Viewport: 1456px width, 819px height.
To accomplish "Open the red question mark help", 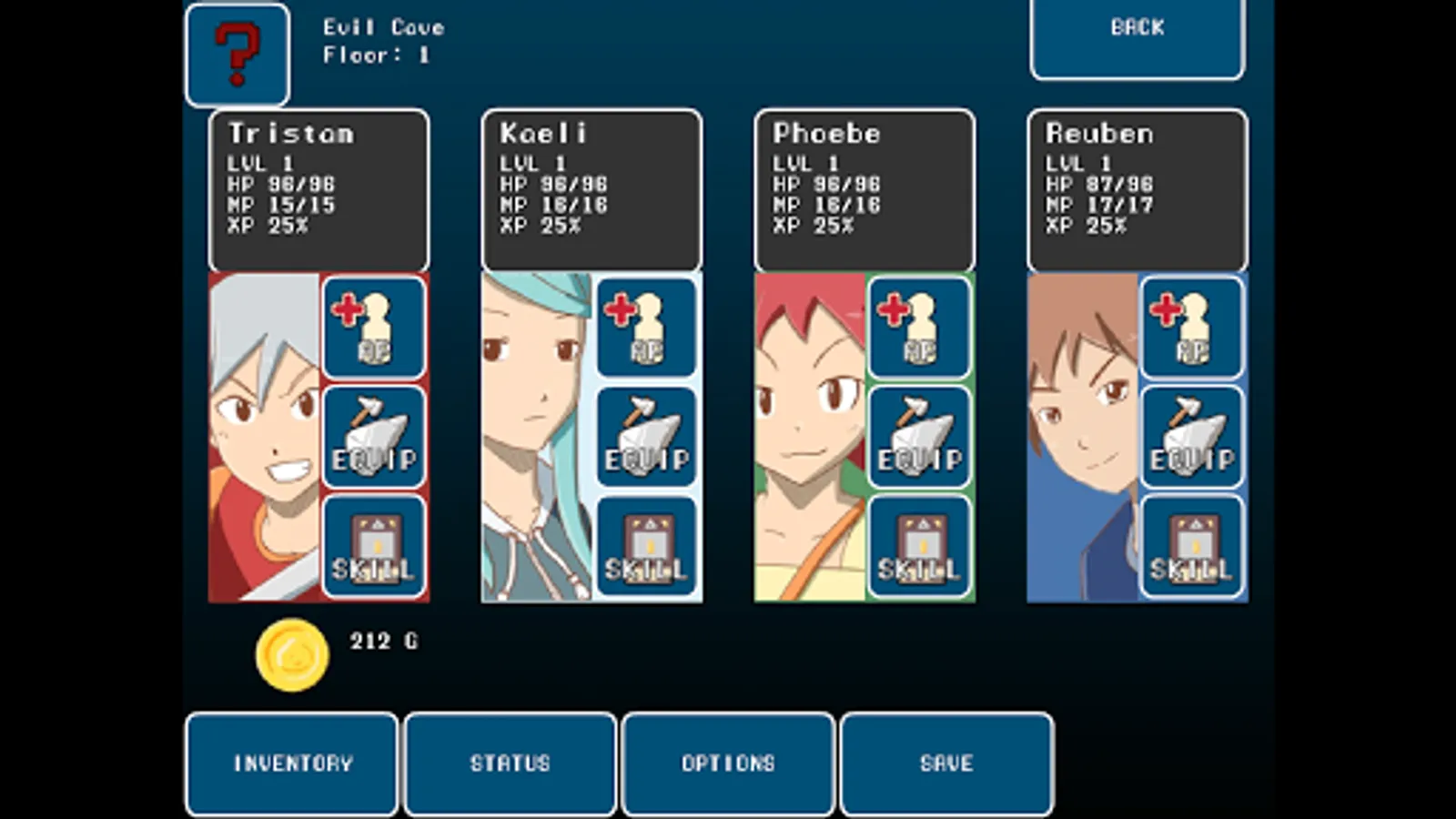I will [238, 56].
